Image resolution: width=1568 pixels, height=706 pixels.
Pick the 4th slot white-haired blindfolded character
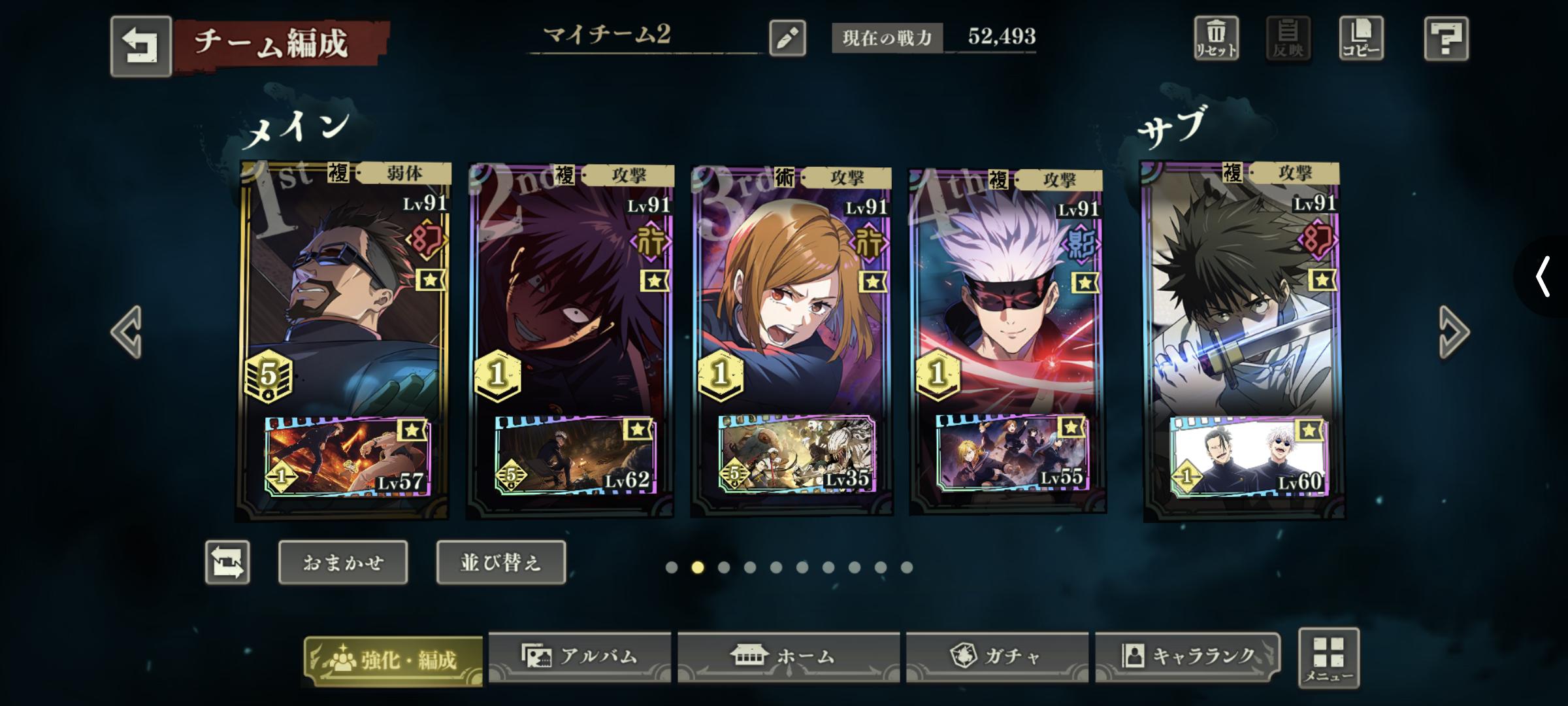coord(1006,294)
